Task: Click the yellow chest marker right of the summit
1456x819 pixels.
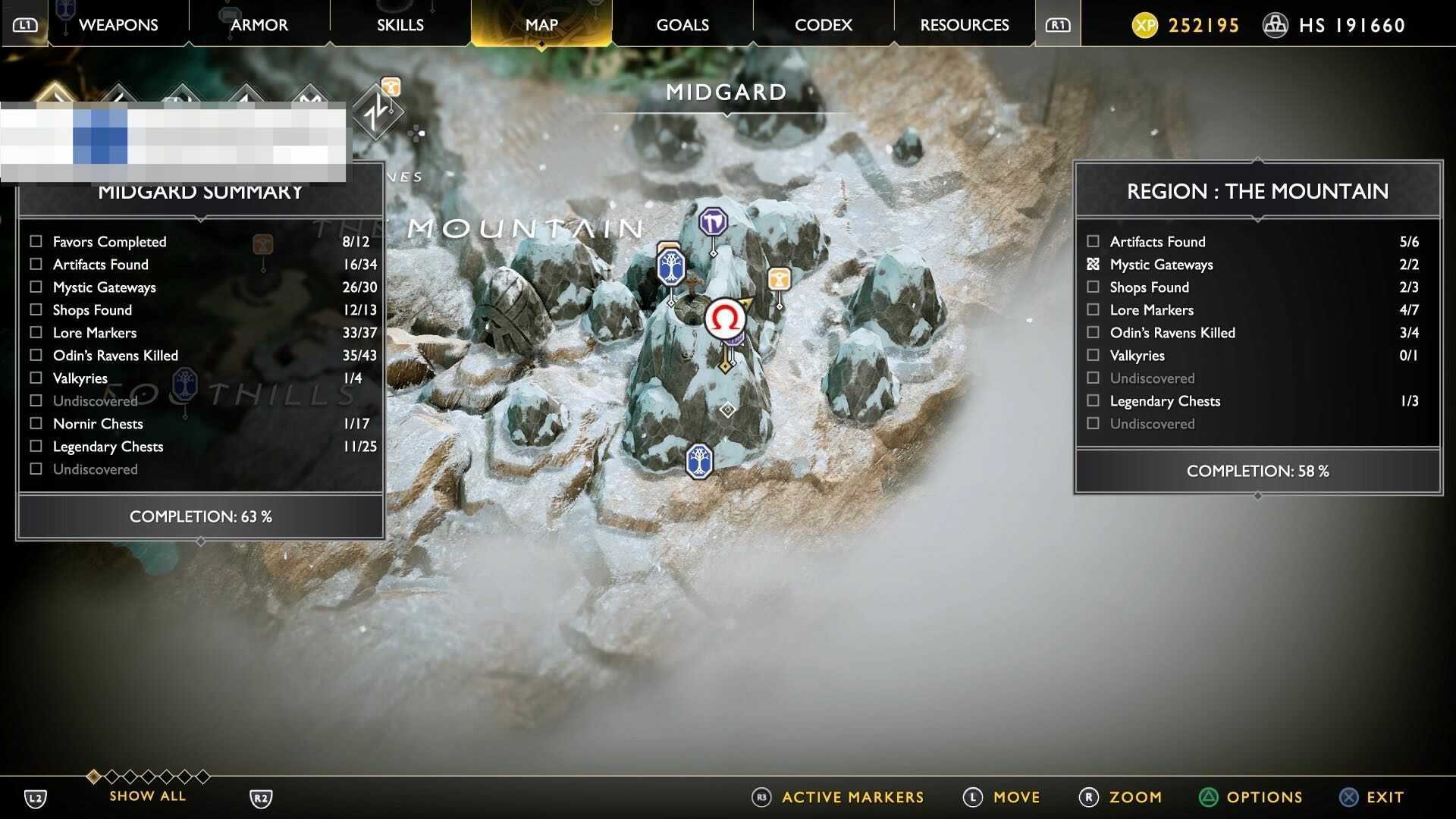Action: pyautogui.click(x=779, y=280)
